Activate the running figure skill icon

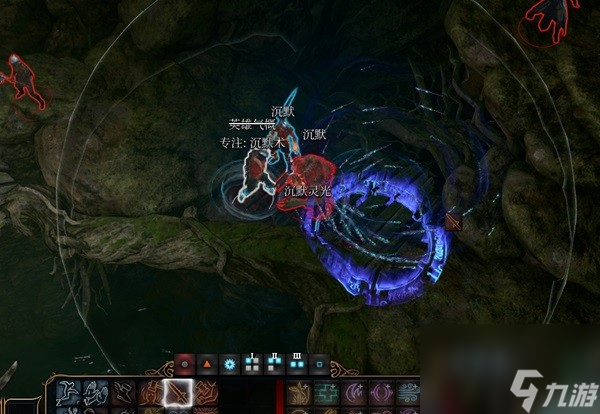pyautogui.click(x=123, y=394)
